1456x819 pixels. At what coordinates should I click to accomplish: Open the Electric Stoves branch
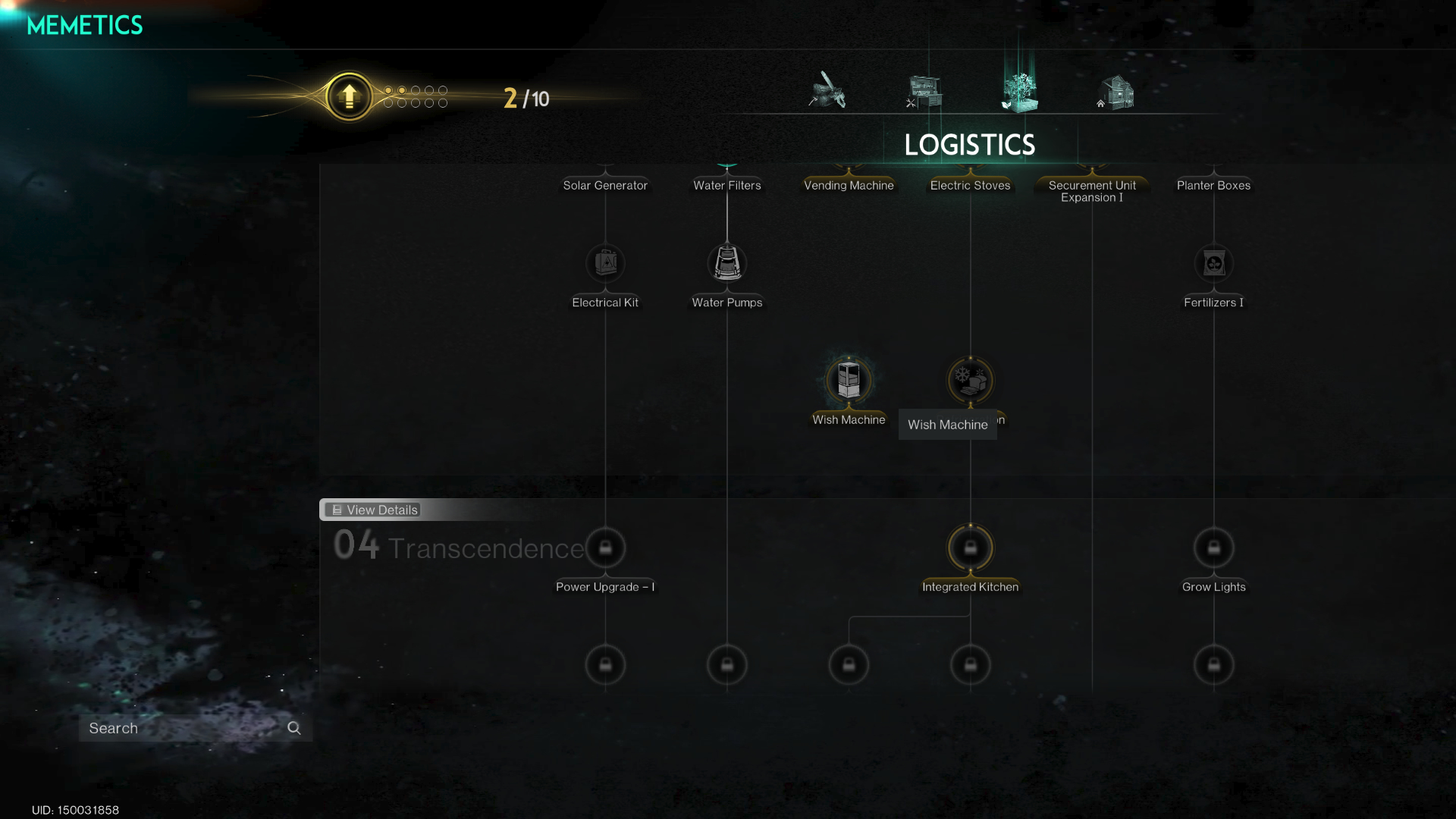970,184
